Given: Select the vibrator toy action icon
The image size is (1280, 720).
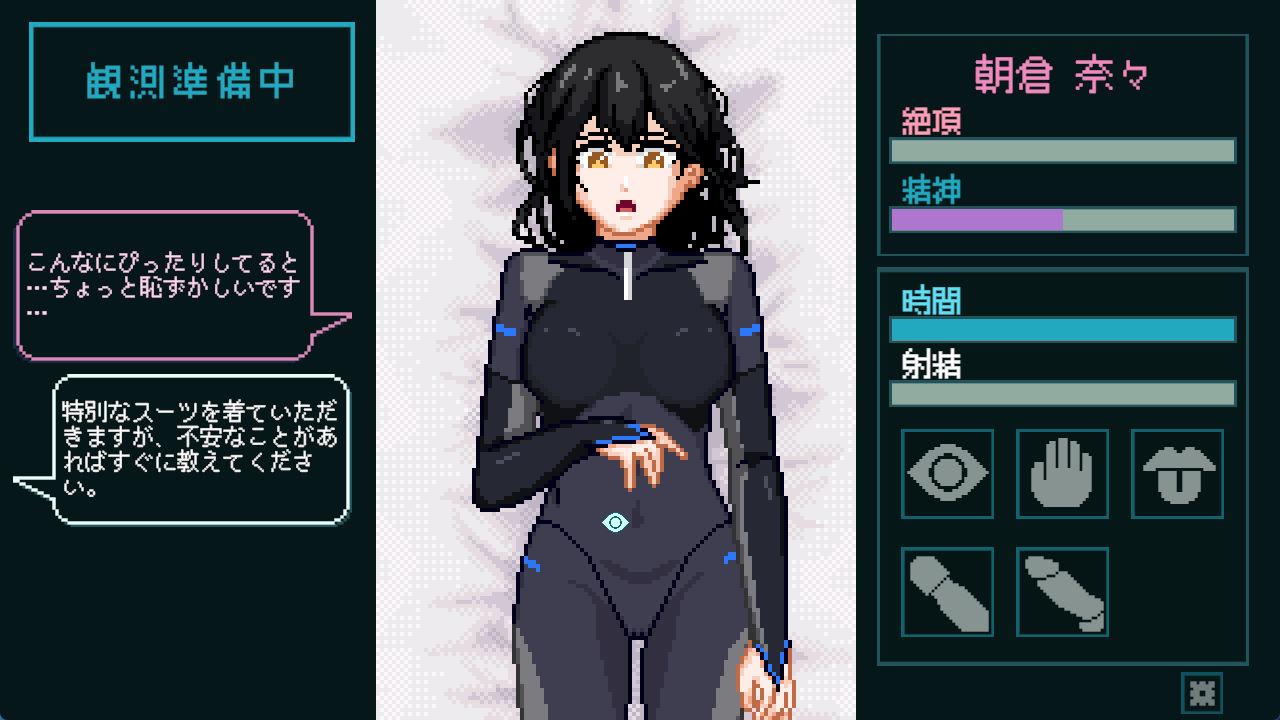Looking at the screenshot, I should [946, 590].
